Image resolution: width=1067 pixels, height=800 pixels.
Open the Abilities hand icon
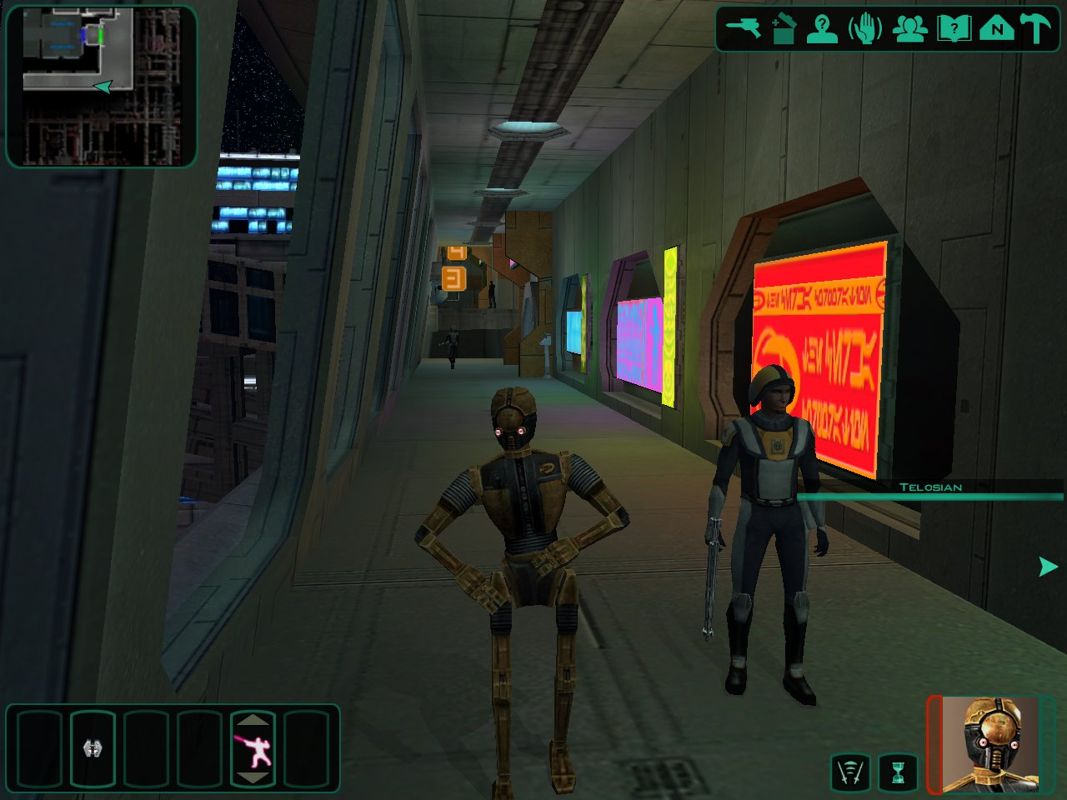click(866, 29)
